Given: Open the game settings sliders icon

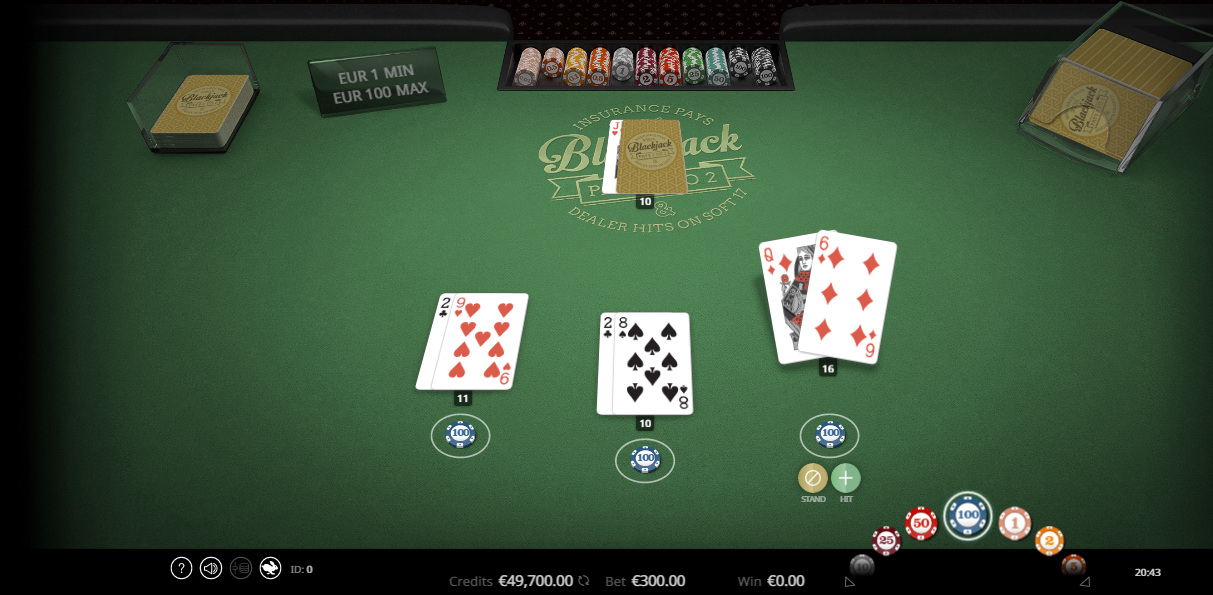Looking at the screenshot, I should click(x=240, y=568).
